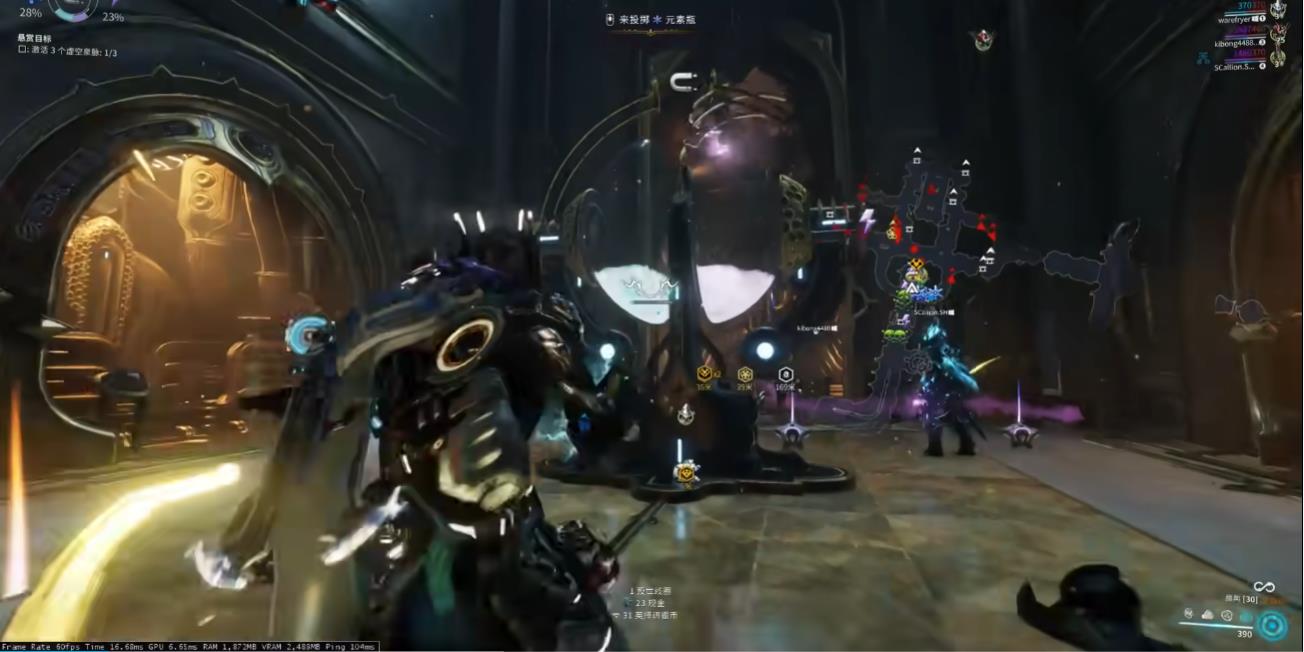Click the overlay map of the level layout

tap(960, 240)
